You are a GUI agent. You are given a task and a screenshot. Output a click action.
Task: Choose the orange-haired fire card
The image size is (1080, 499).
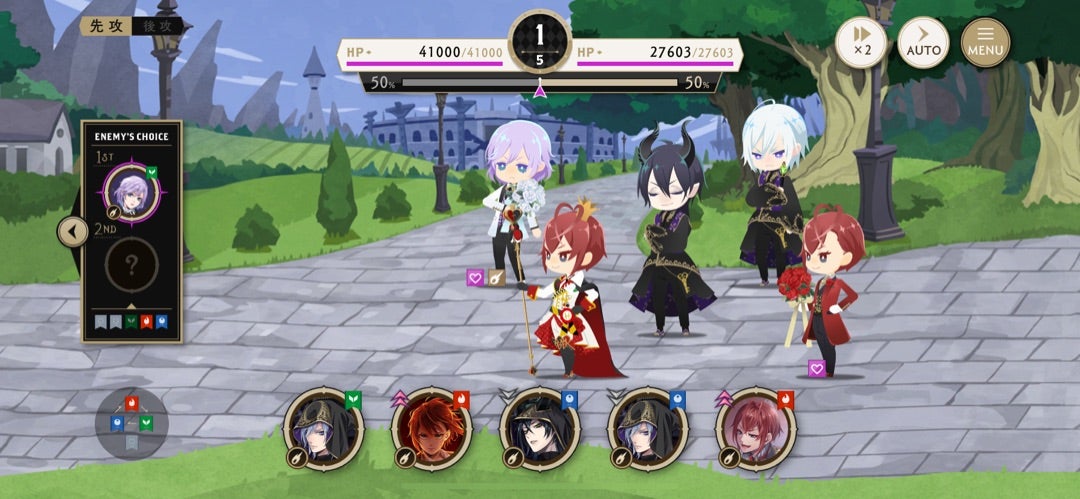point(431,428)
